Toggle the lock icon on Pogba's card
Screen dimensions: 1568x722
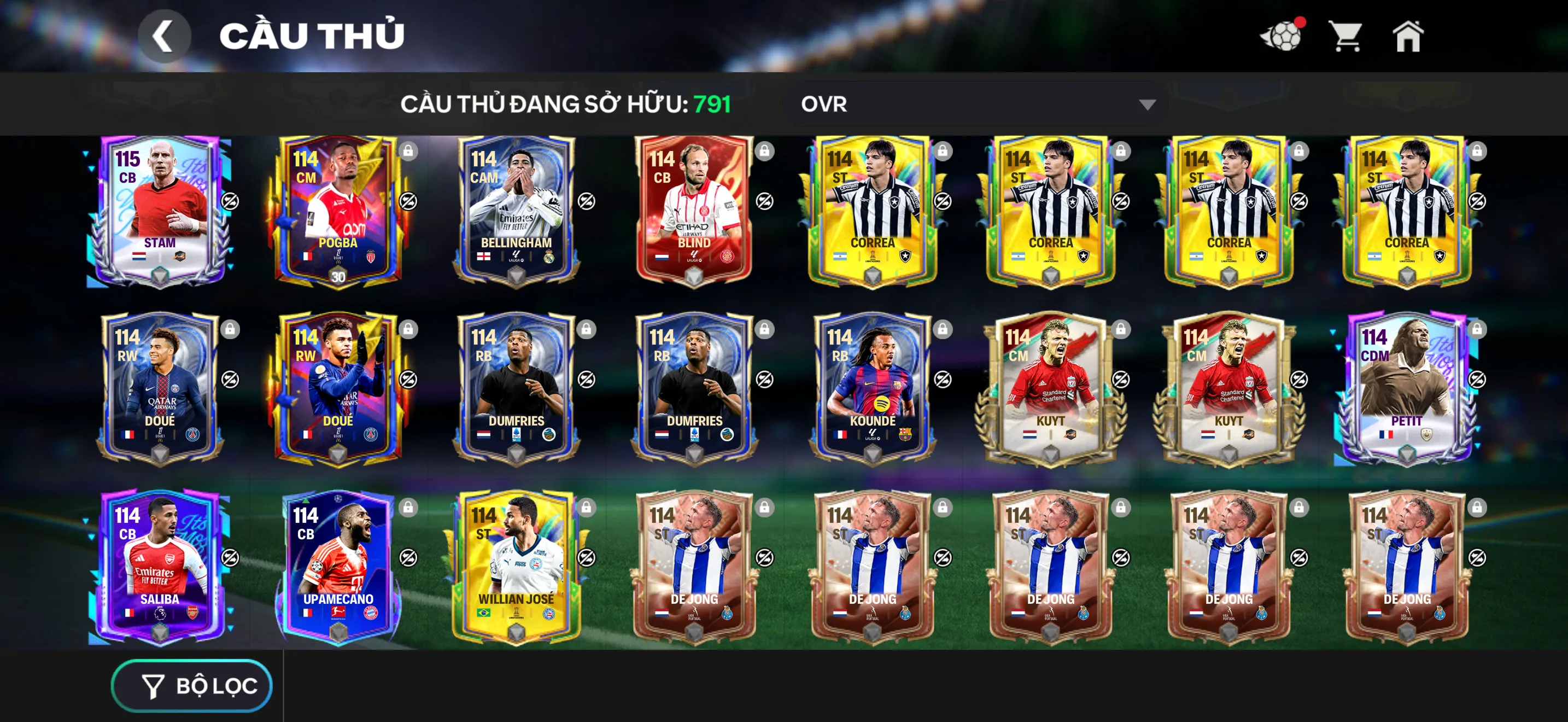408,151
